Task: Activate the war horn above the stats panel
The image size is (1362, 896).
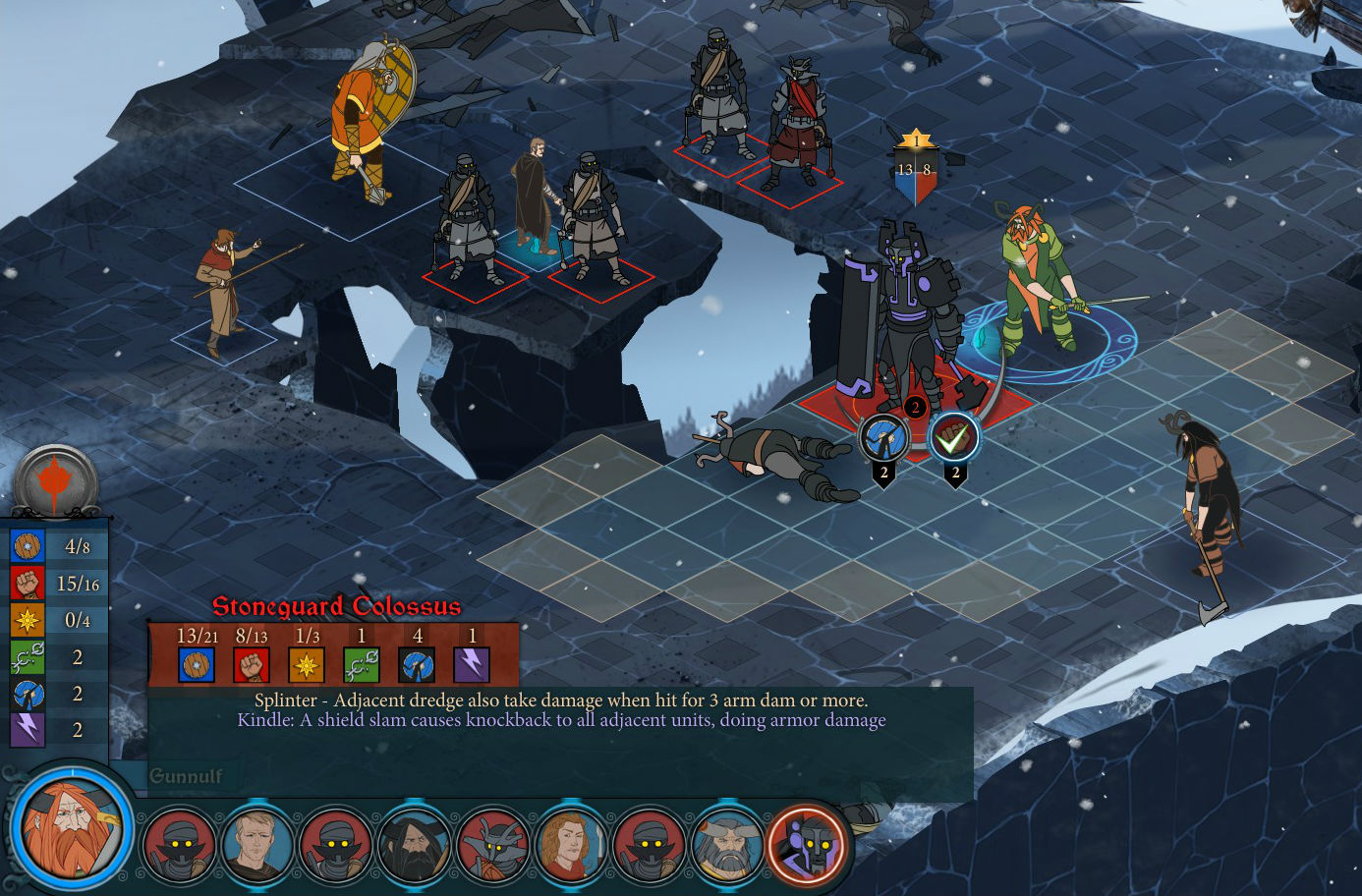Action: [55, 482]
